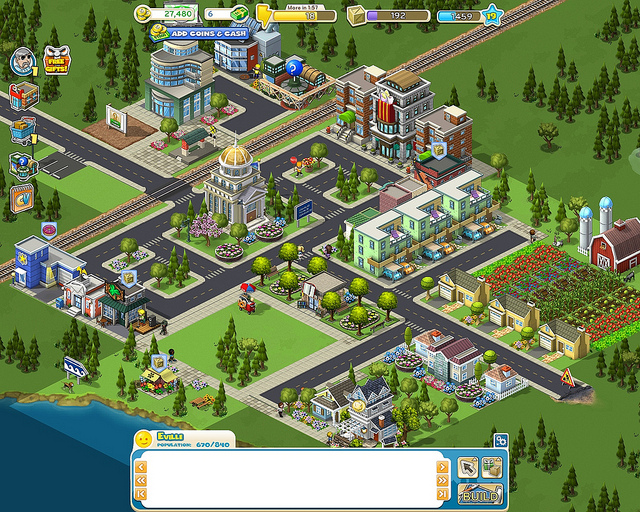
Task: Open the storefront quest icon
Action: [22, 97]
